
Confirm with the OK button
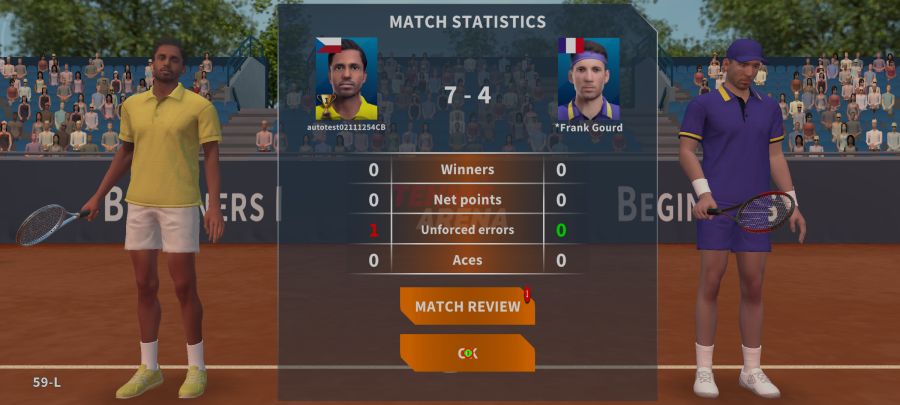coord(467,353)
